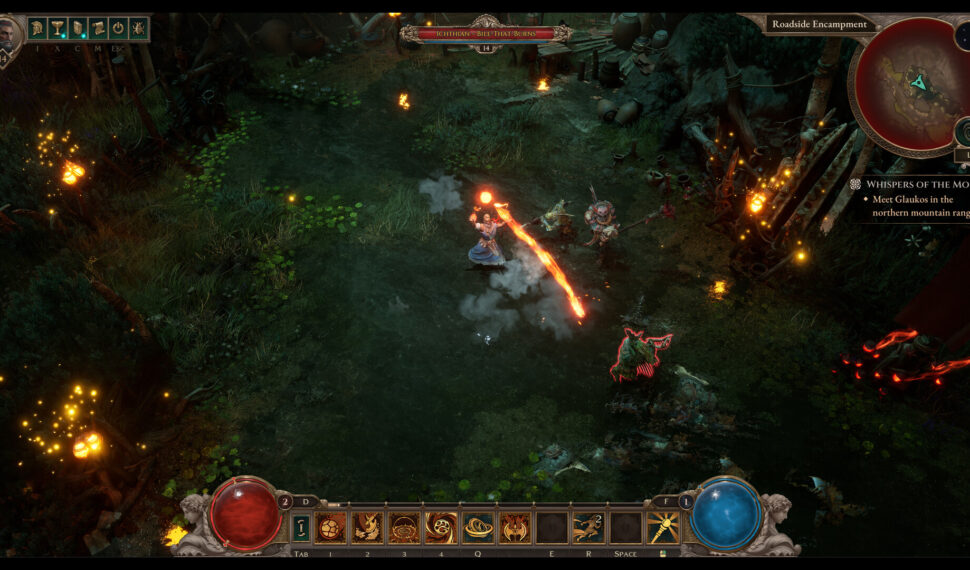Click the hero portrait

point(9,38)
